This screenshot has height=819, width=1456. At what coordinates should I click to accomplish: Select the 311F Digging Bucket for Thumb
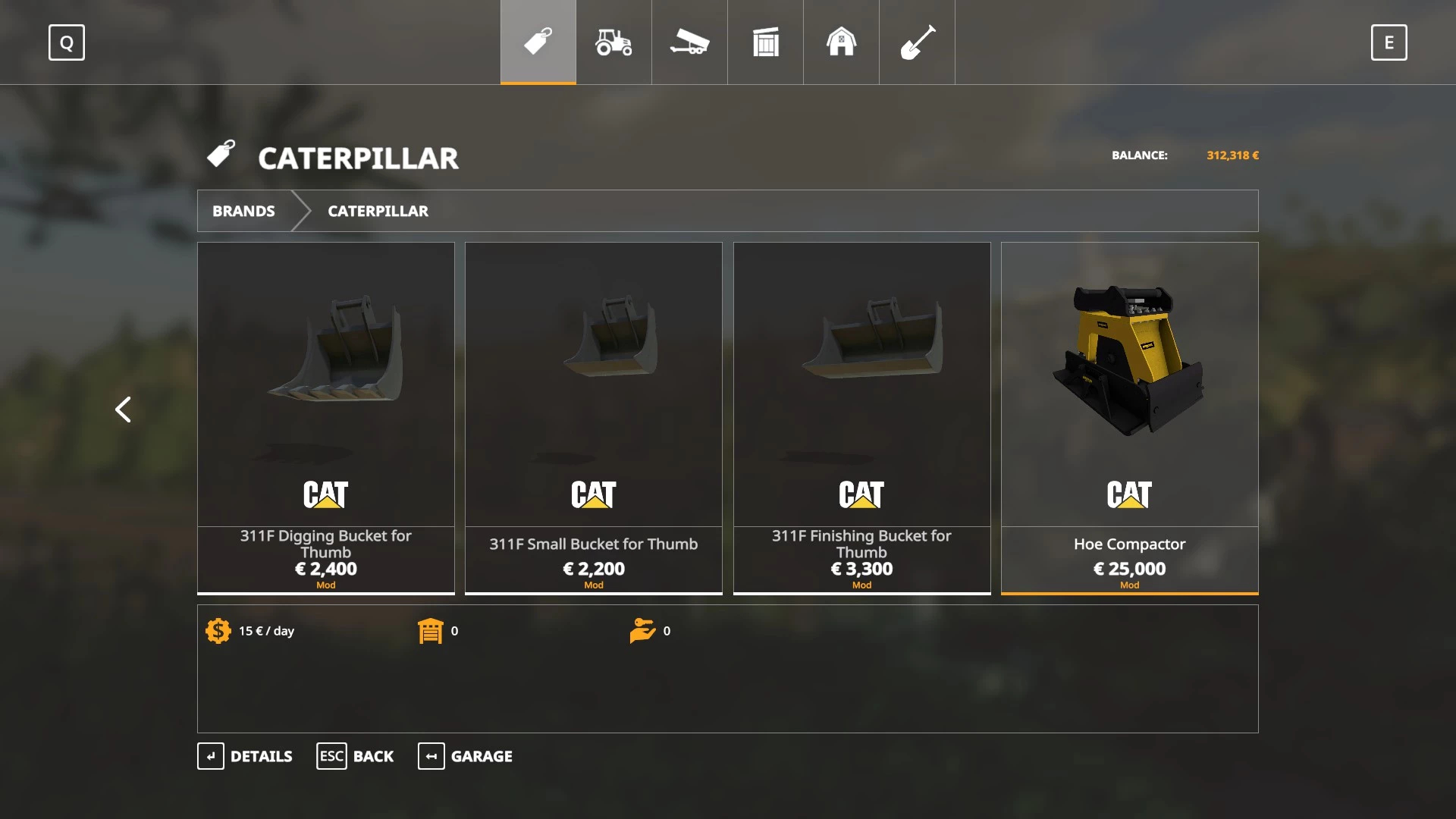pos(326,417)
